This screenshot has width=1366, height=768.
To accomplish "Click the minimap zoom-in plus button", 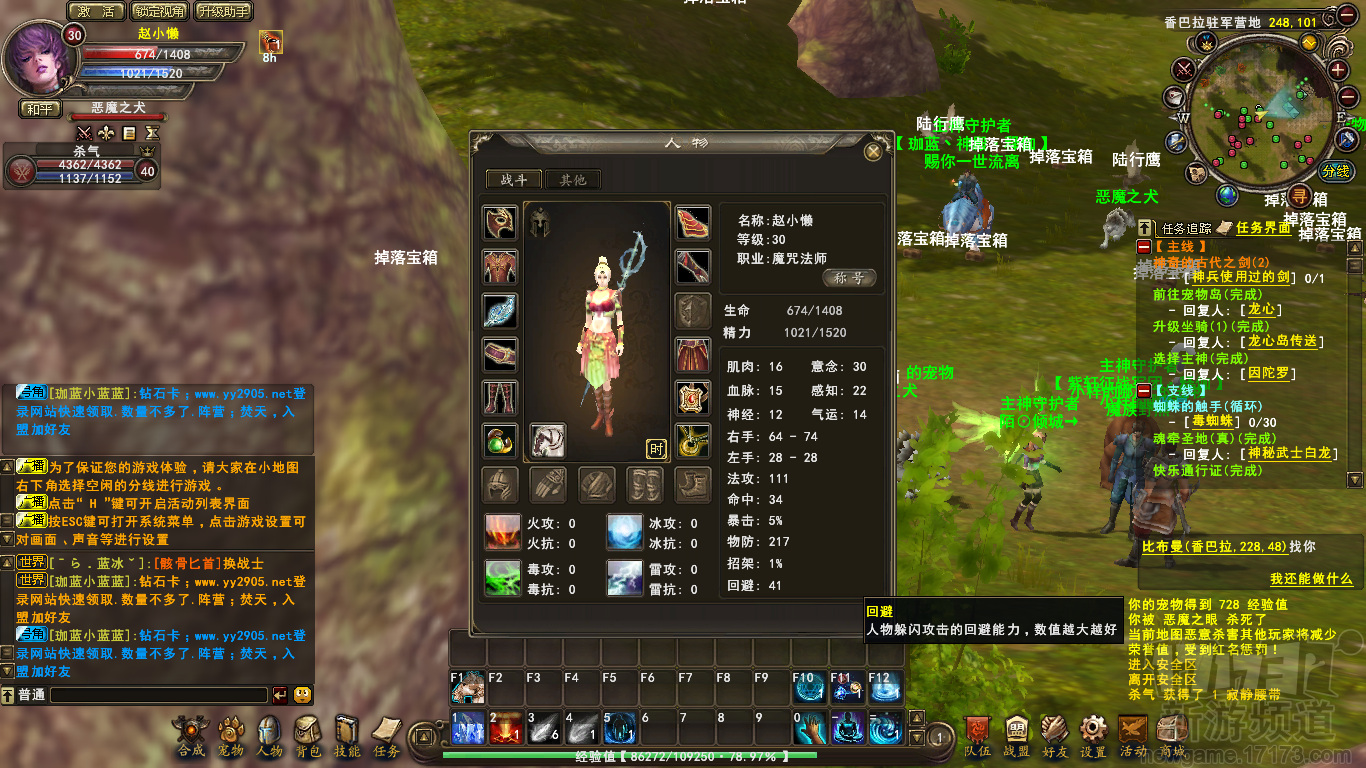I will click(x=1339, y=69).
